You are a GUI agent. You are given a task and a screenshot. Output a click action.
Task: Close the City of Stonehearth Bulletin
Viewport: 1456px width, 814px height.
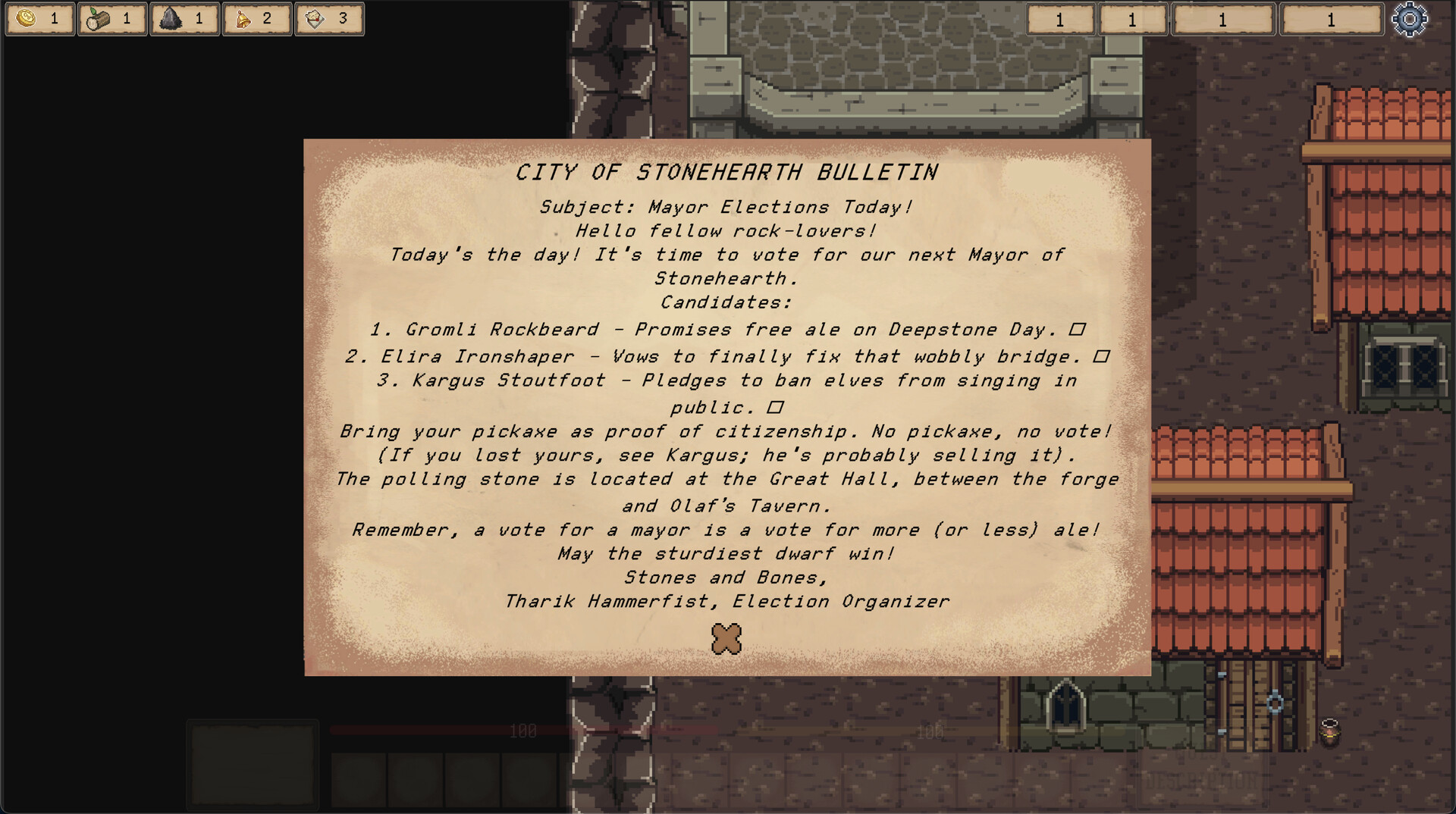(725, 639)
